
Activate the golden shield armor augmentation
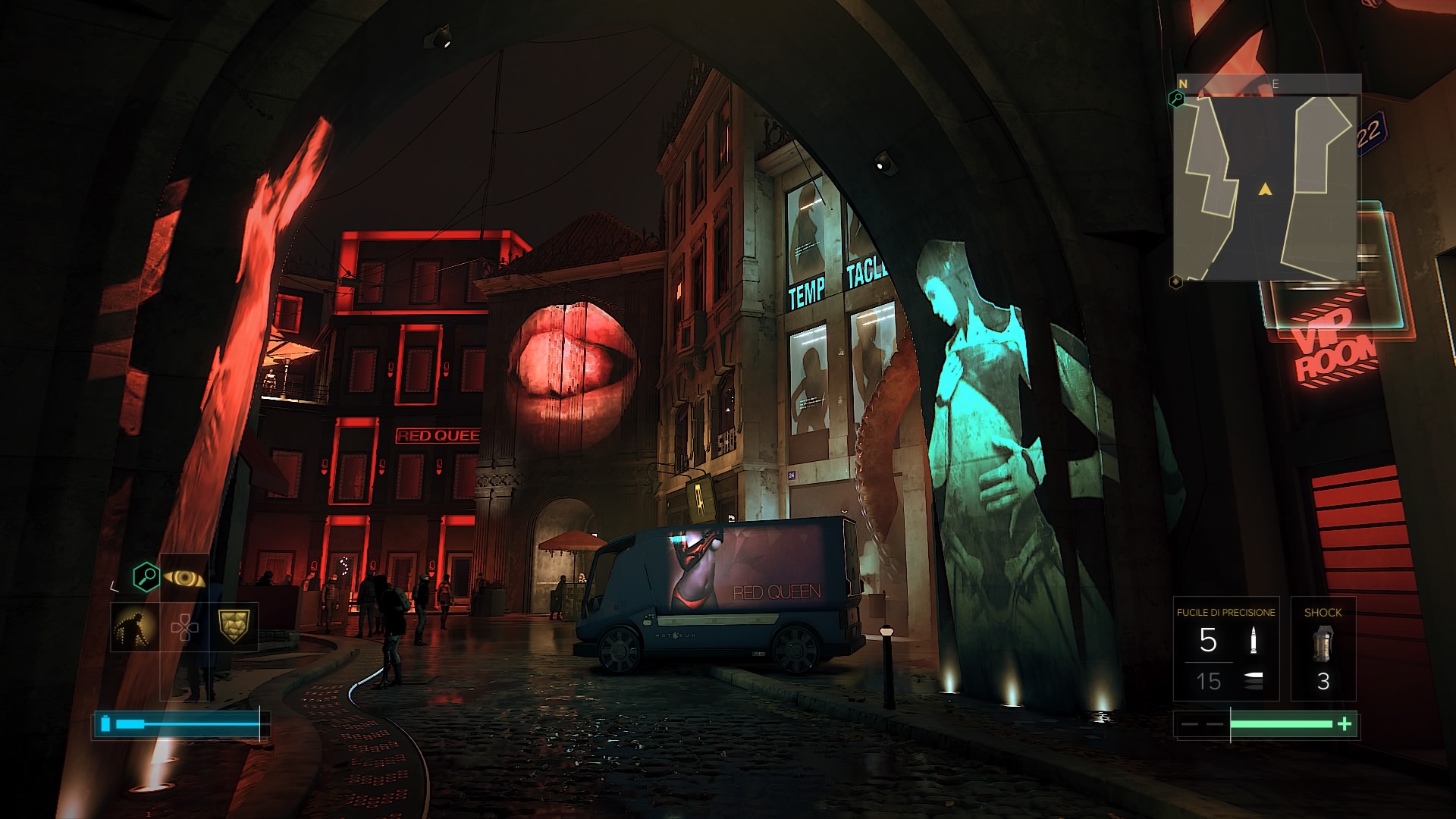click(234, 626)
